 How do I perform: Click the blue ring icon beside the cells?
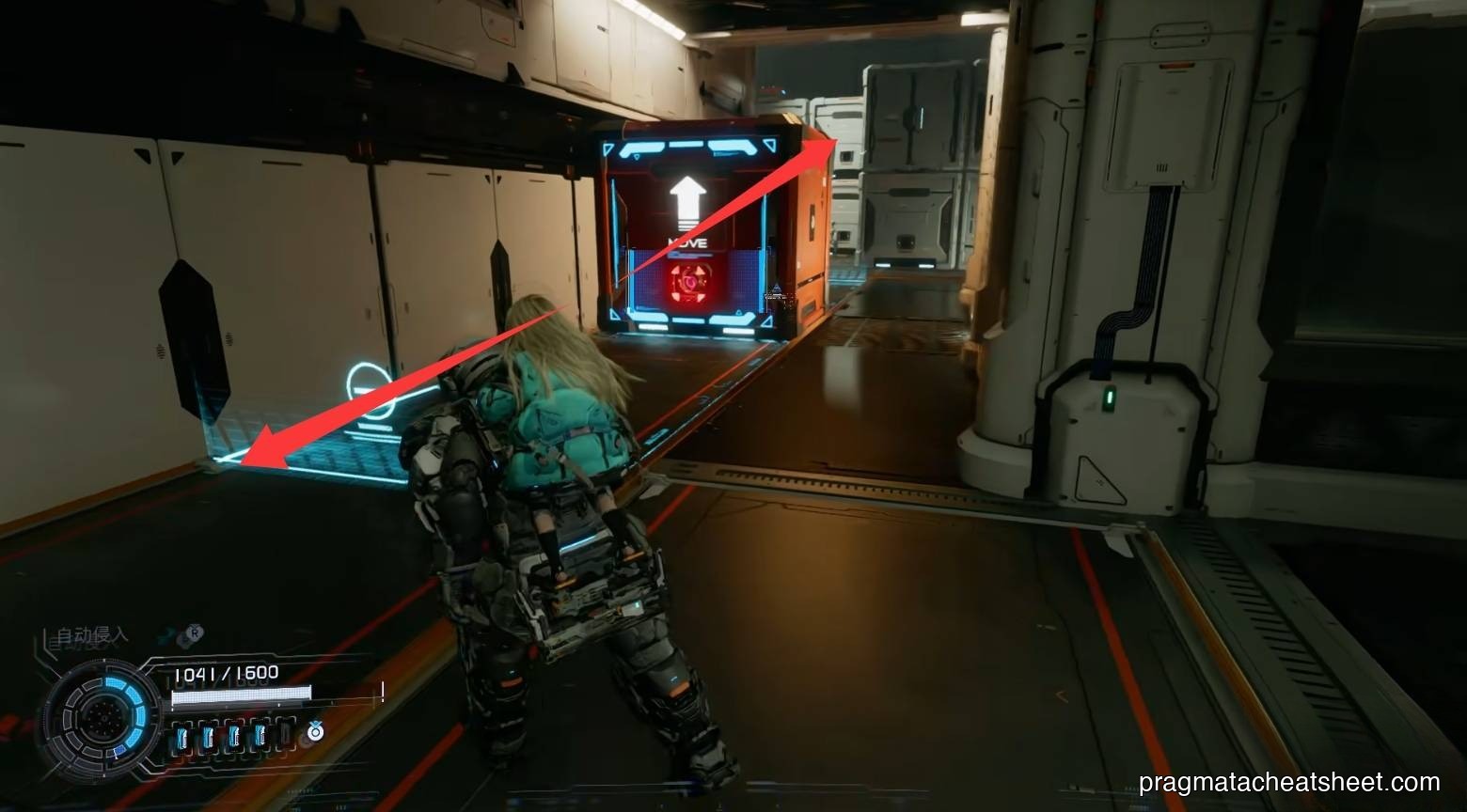tap(315, 730)
